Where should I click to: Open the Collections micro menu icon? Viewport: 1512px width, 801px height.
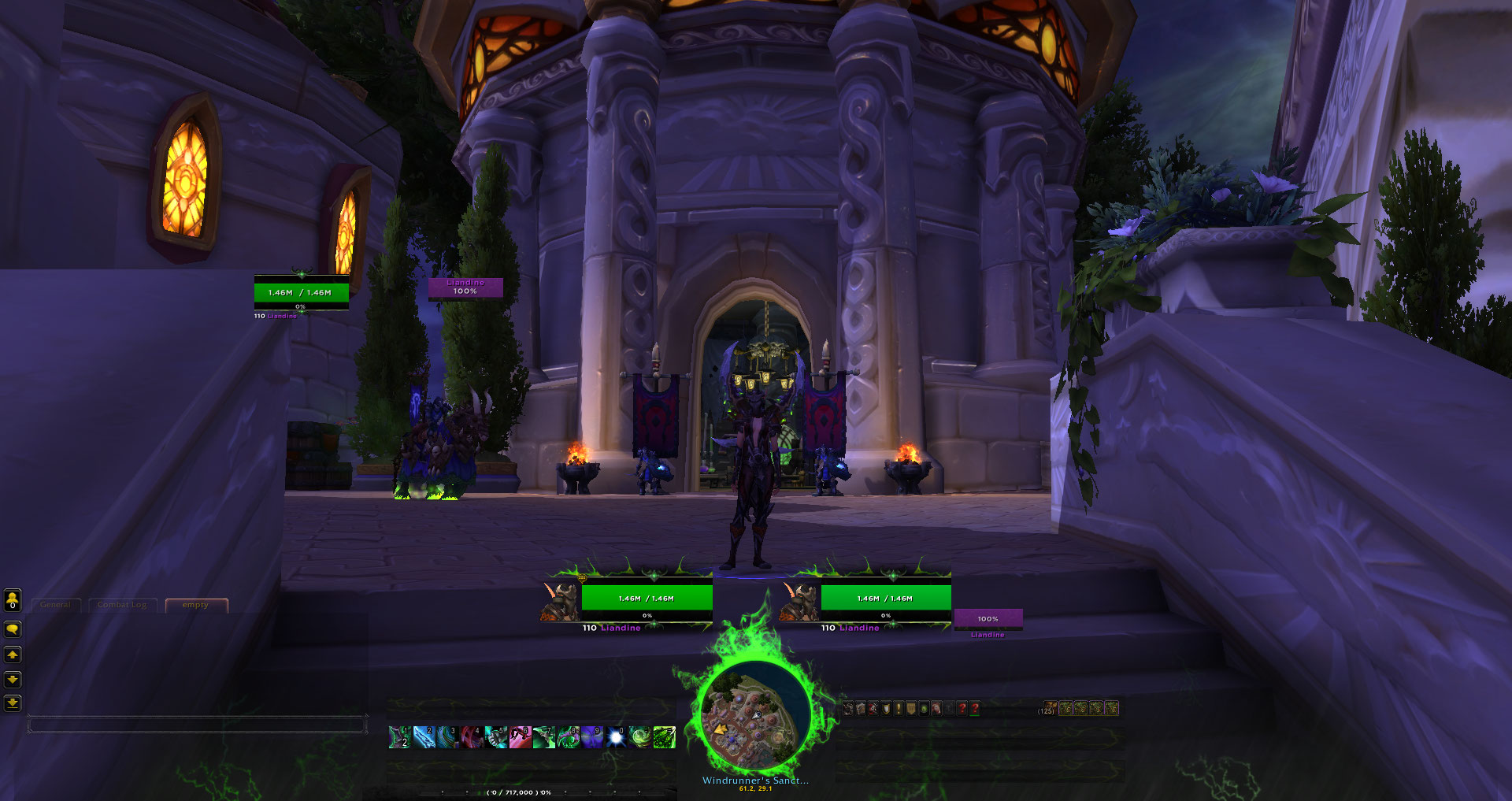coord(936,707)
